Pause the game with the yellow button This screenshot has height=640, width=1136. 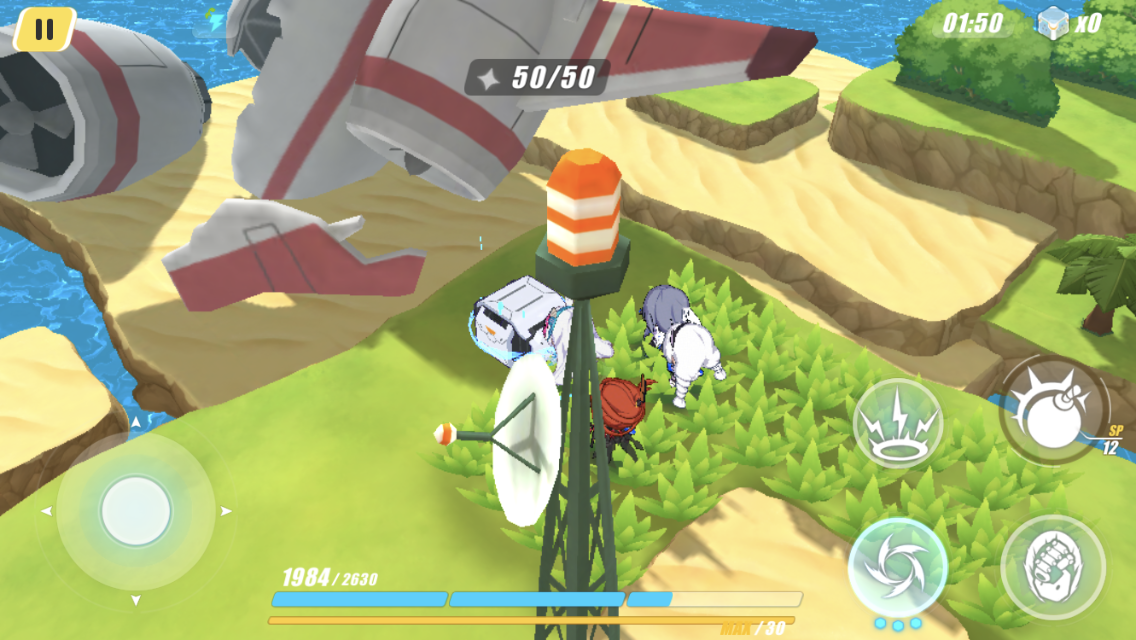click(x=44, y=29)
